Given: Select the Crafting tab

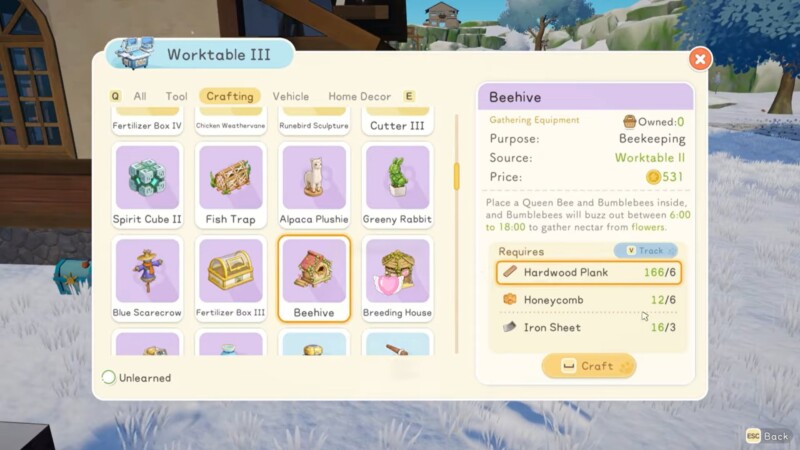Looking at the screenshot, I should [x=230, y=96].
